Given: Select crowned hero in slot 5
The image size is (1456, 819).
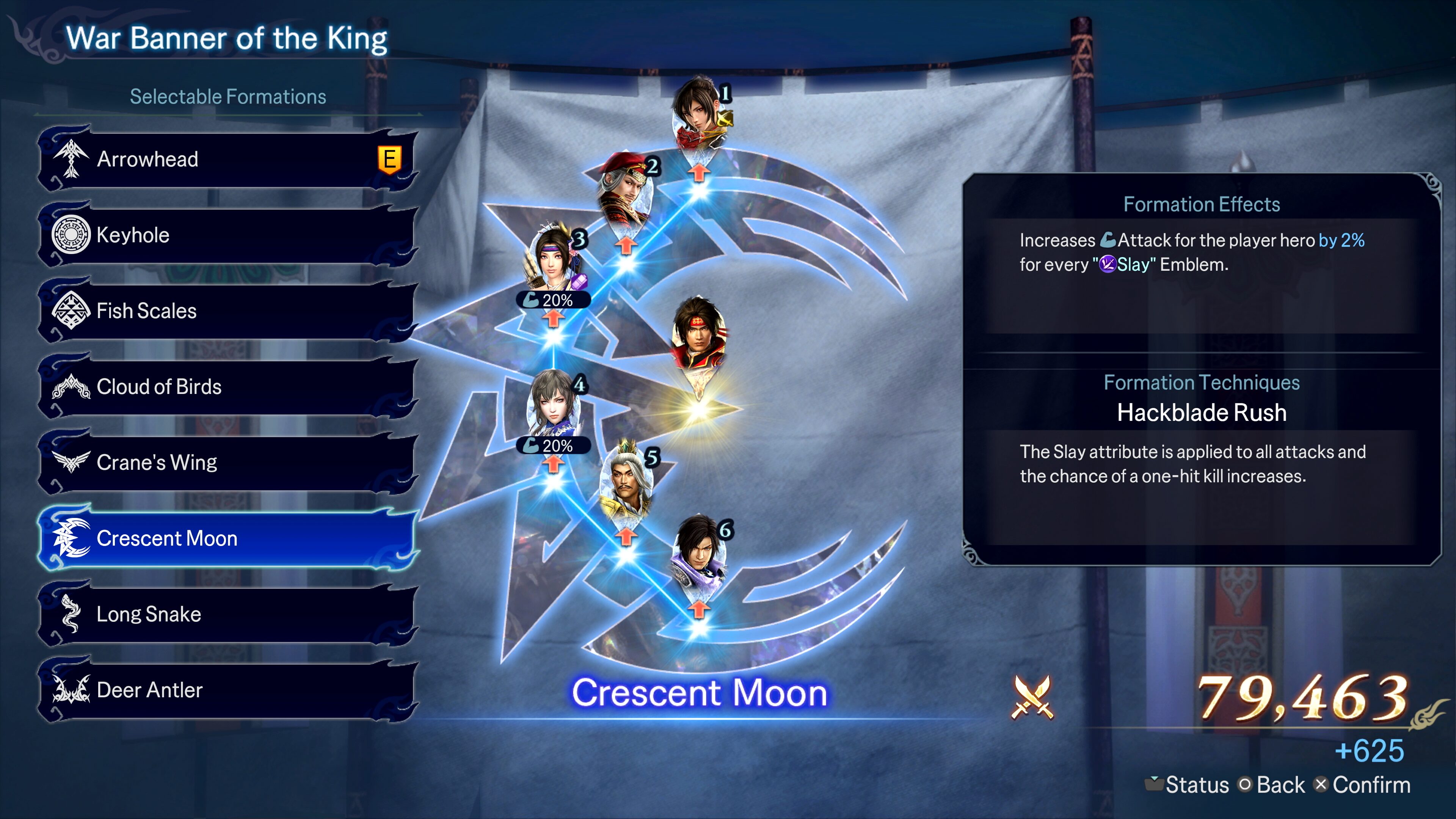Looking at the screenshot, I should tap(626, 480).
